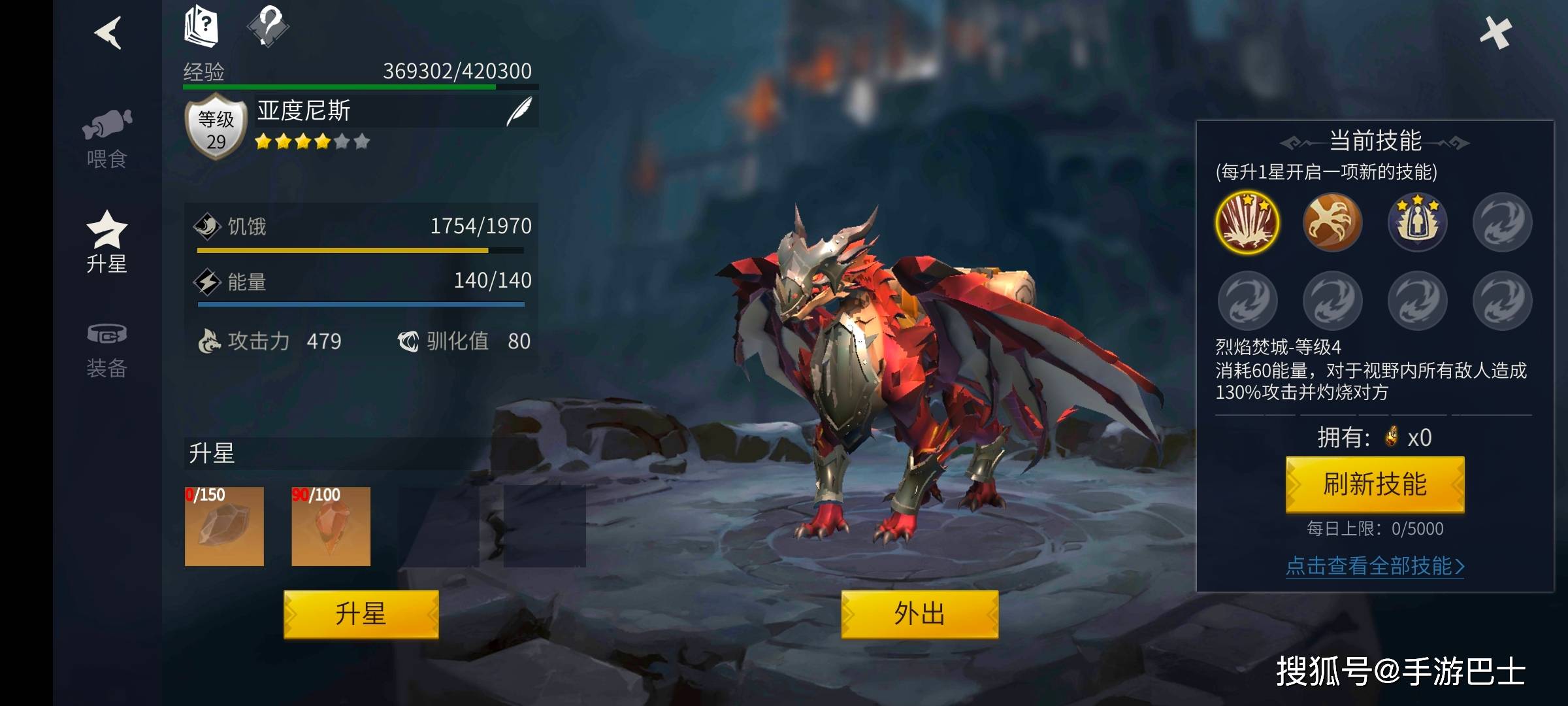Select the orange crystal material 90/100

click(331, 526)
